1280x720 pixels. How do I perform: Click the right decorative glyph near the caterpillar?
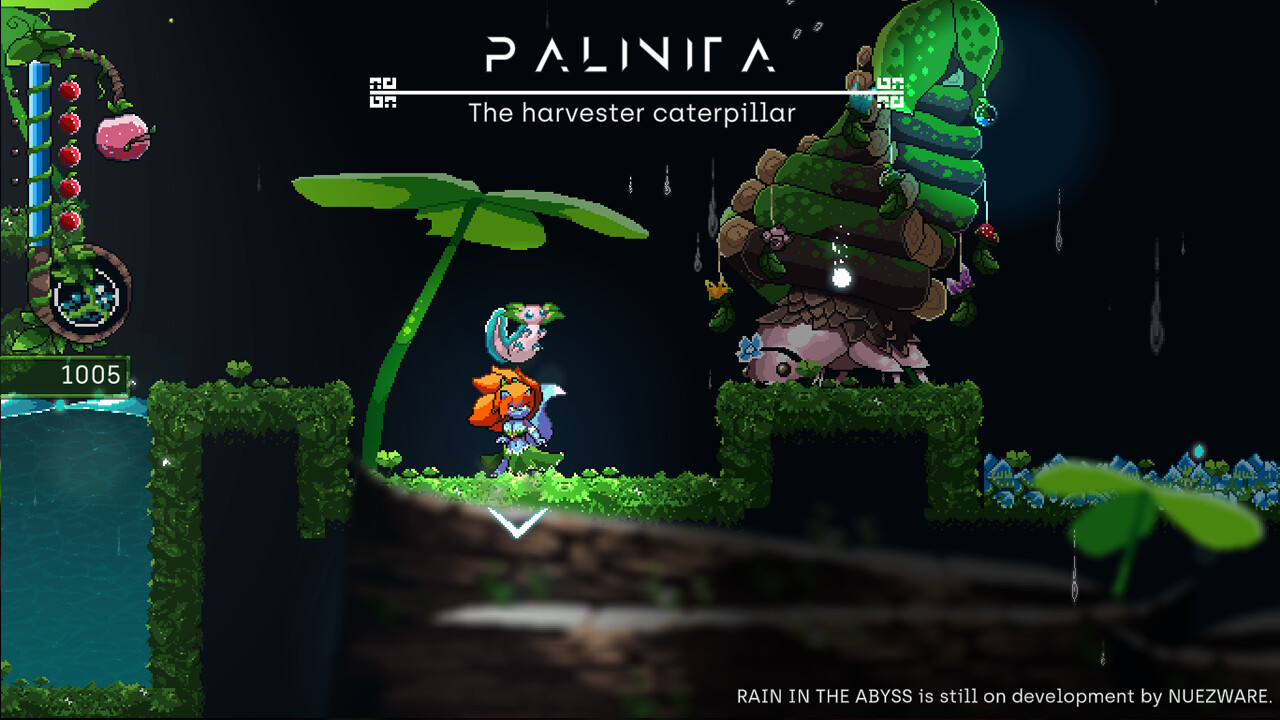(888, 92)
